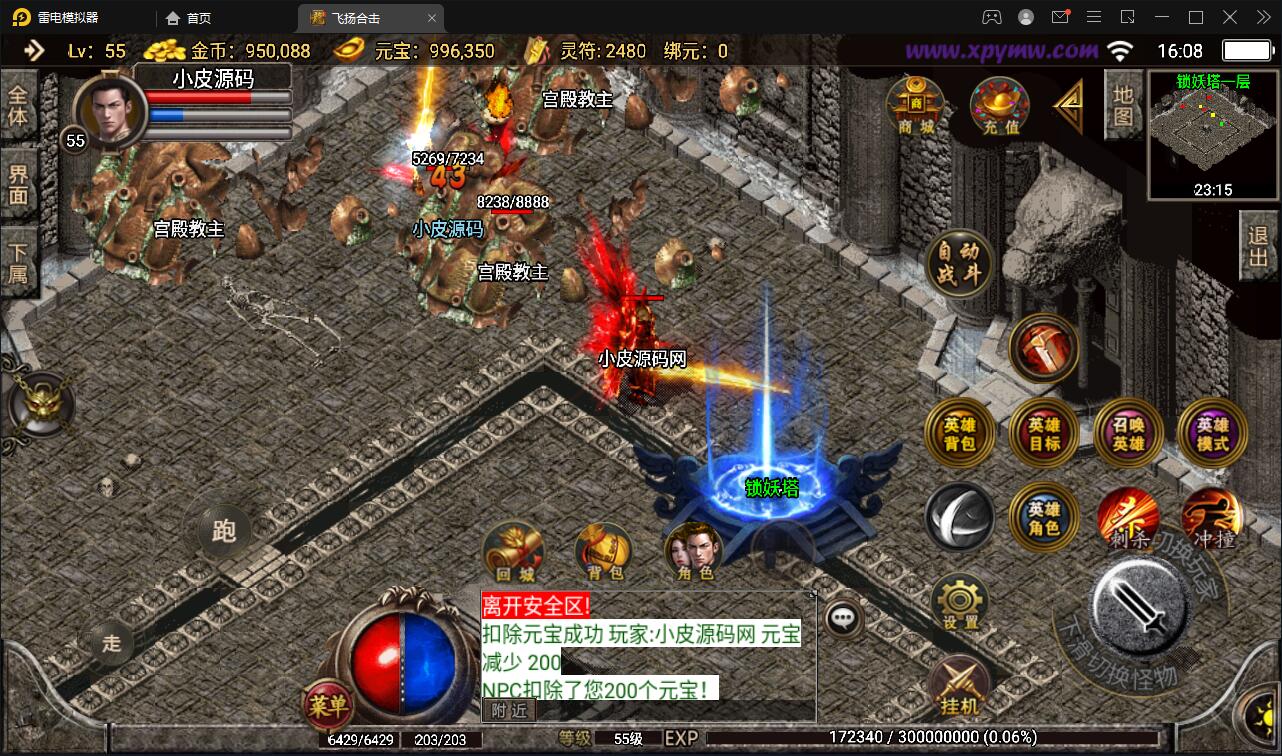Expand the emulator toolbar overflow arrows
Screen dimensions: 1282x756
(x=1262, y=17)
